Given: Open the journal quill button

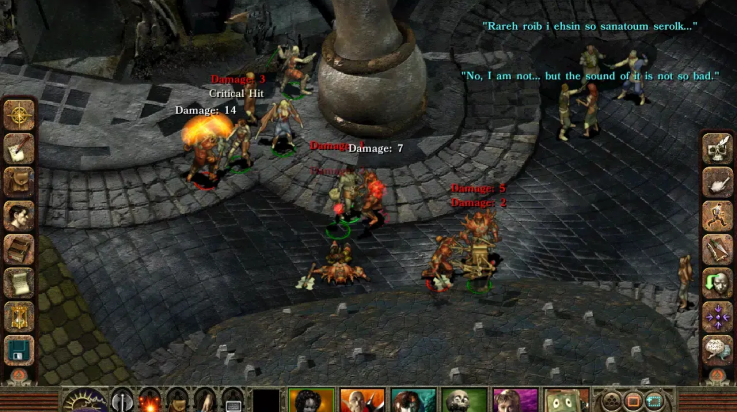Looking at the screenshot, I should [19, 148].
